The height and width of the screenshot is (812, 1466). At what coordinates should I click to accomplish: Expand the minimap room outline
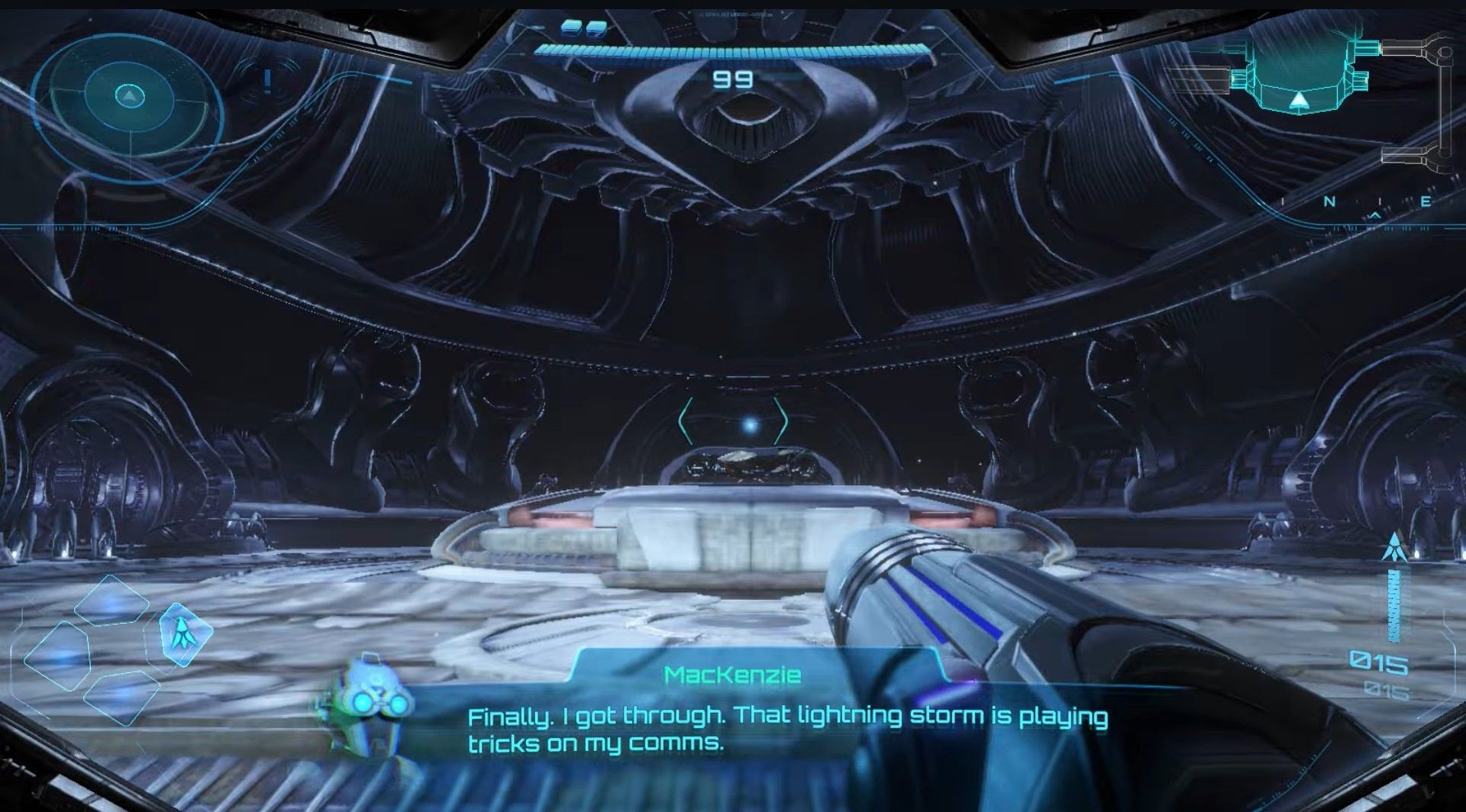point(1298,72)
